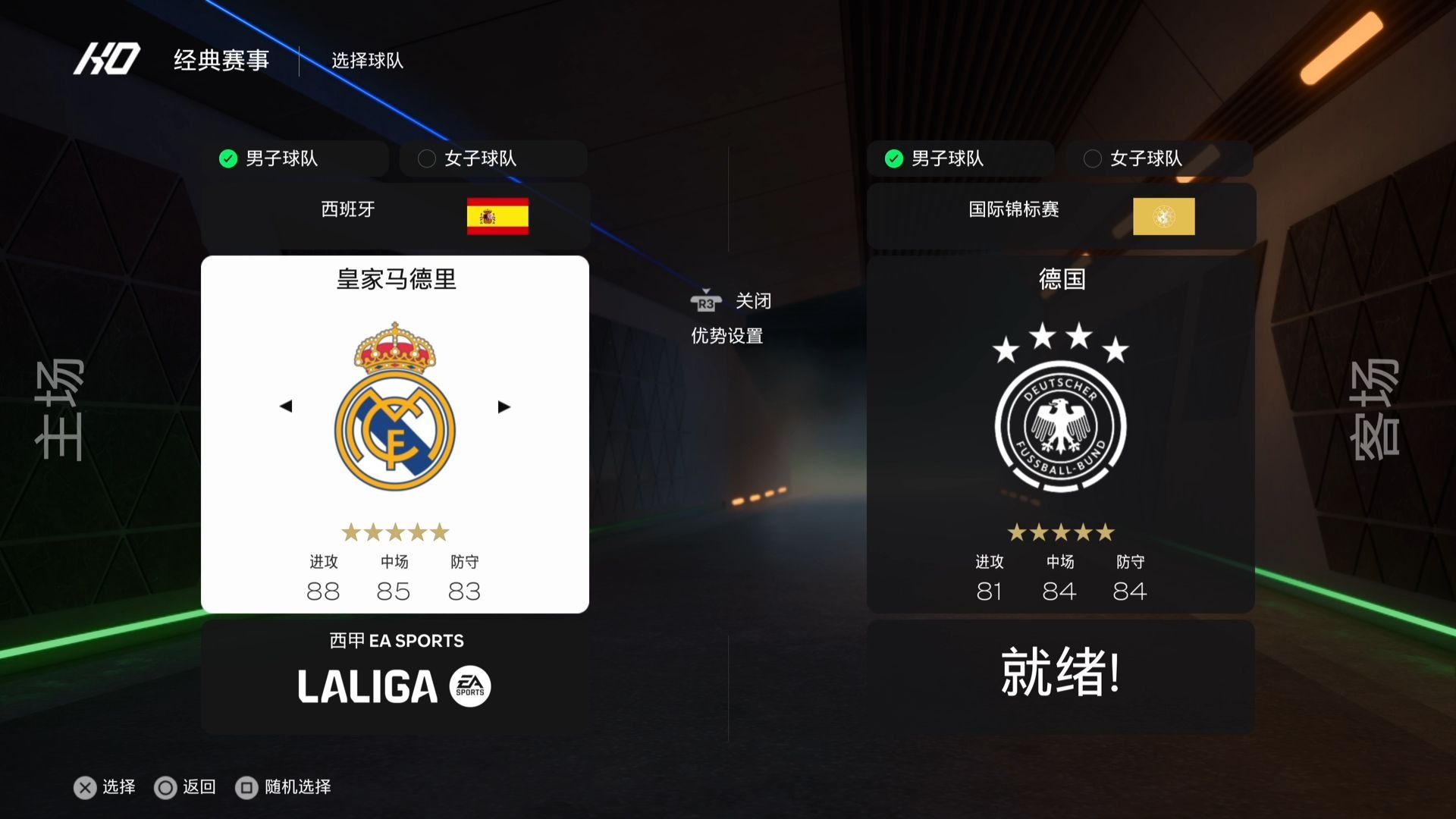Click the right arrow beside Real Madrid crest
1456x819 pixels.
click(504, 406)
